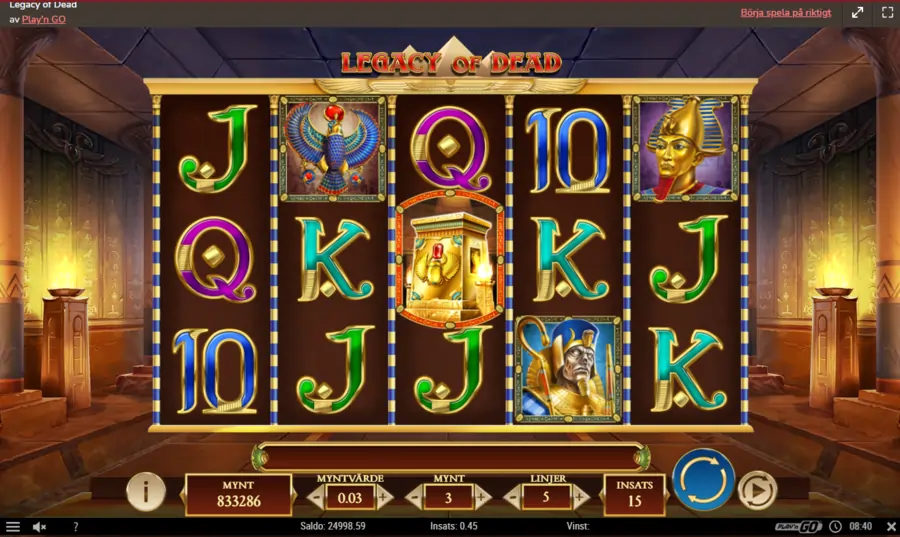Open the paytable info button
The image size is (900, 537).
[x=146, y=491]
